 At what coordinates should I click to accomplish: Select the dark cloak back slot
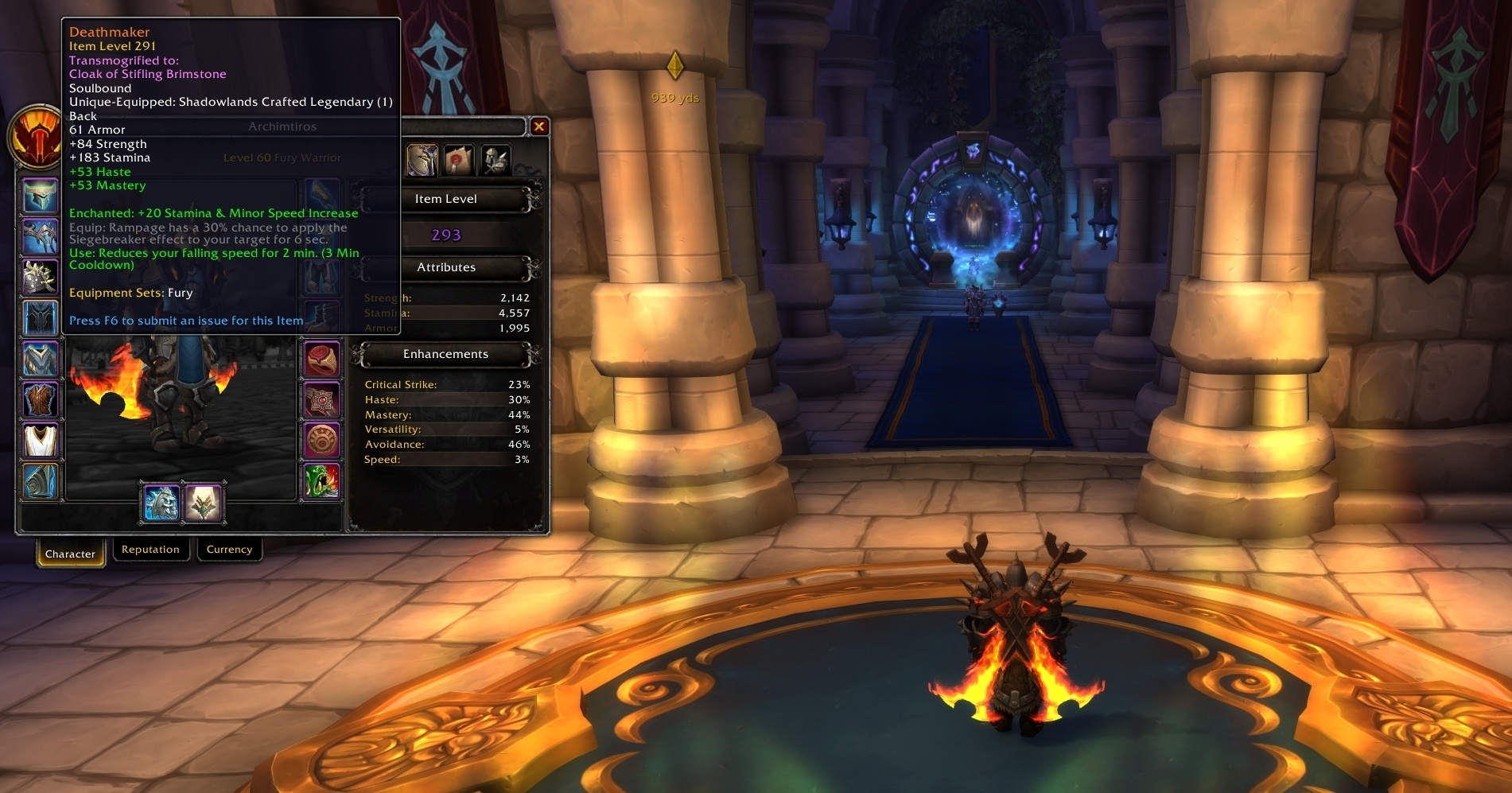(40, 318)
